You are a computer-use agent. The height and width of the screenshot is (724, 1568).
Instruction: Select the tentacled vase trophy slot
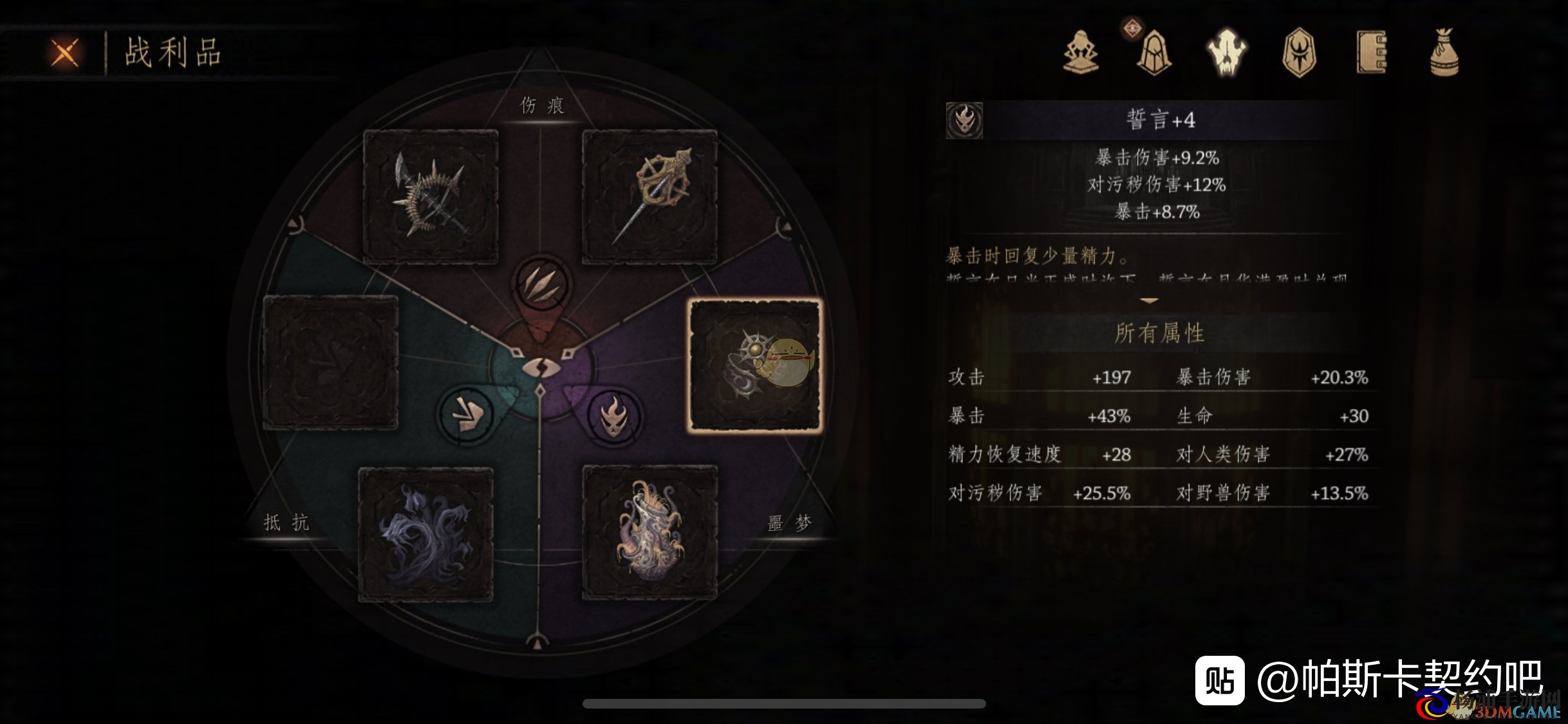(x=649, y=533)
